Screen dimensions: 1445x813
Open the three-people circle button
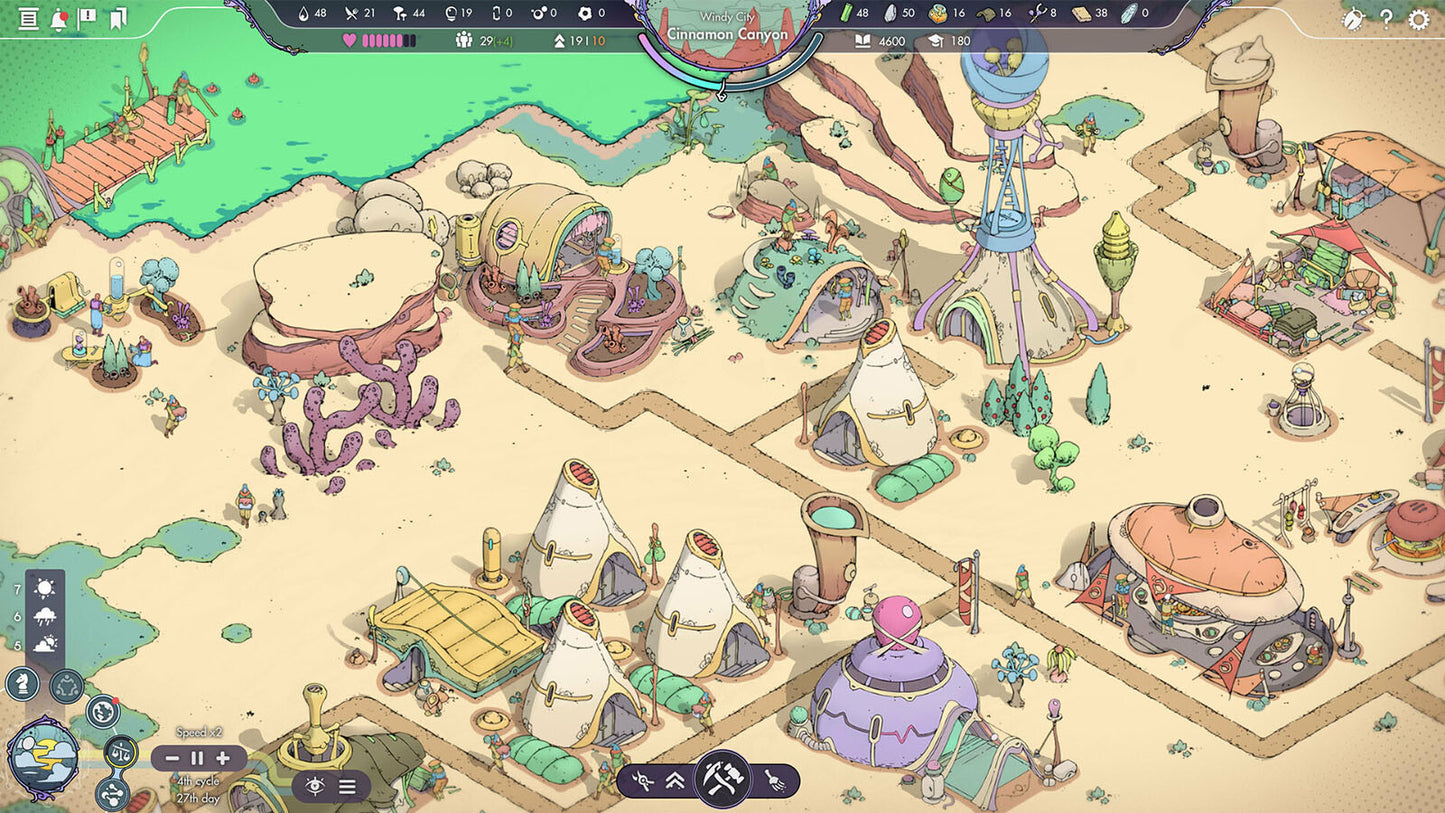(67, 686)
